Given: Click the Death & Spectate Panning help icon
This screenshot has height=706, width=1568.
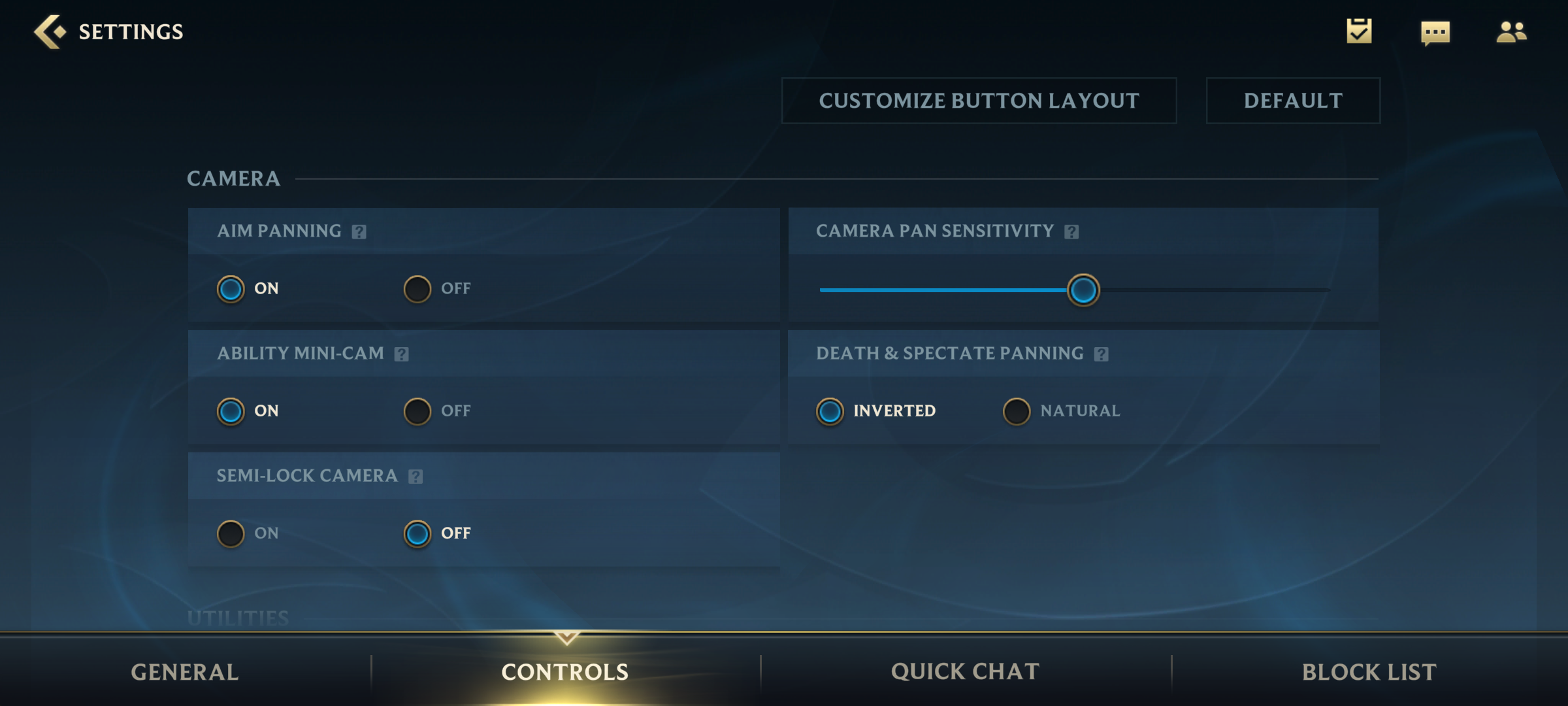Looking at the screenshot, I should point(1102,353).
